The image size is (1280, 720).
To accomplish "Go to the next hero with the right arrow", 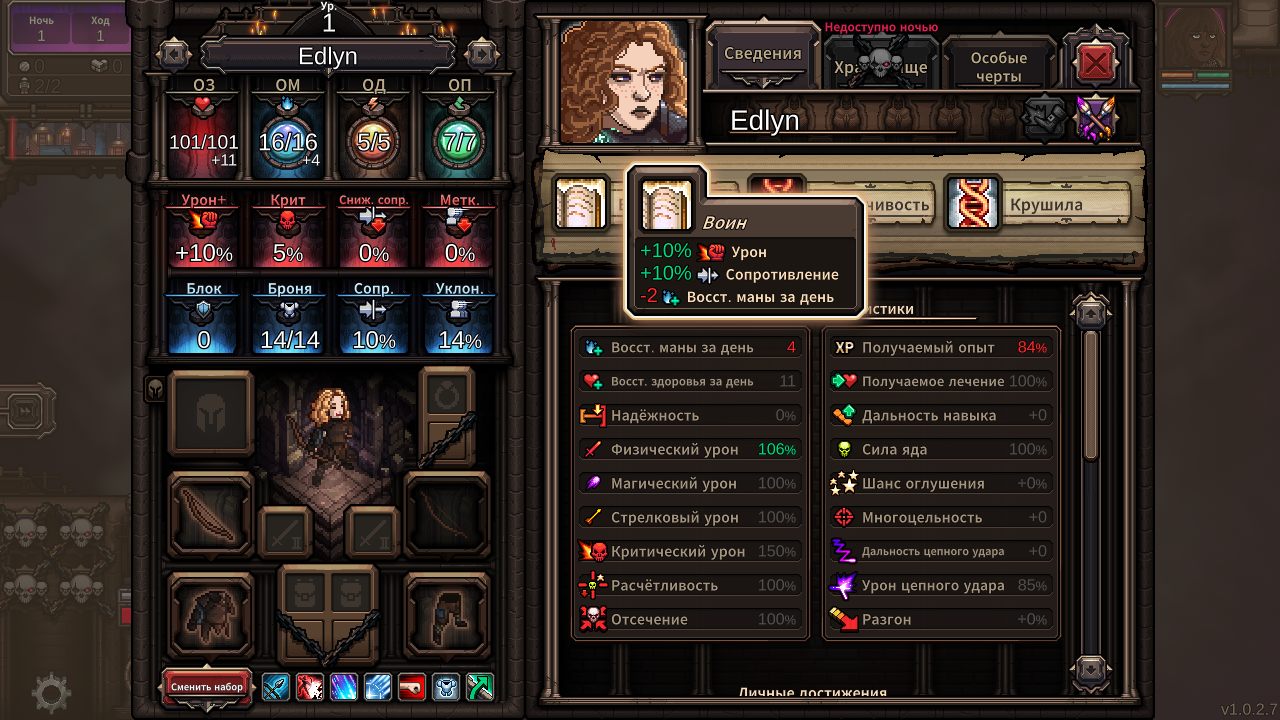I will 481,54.
